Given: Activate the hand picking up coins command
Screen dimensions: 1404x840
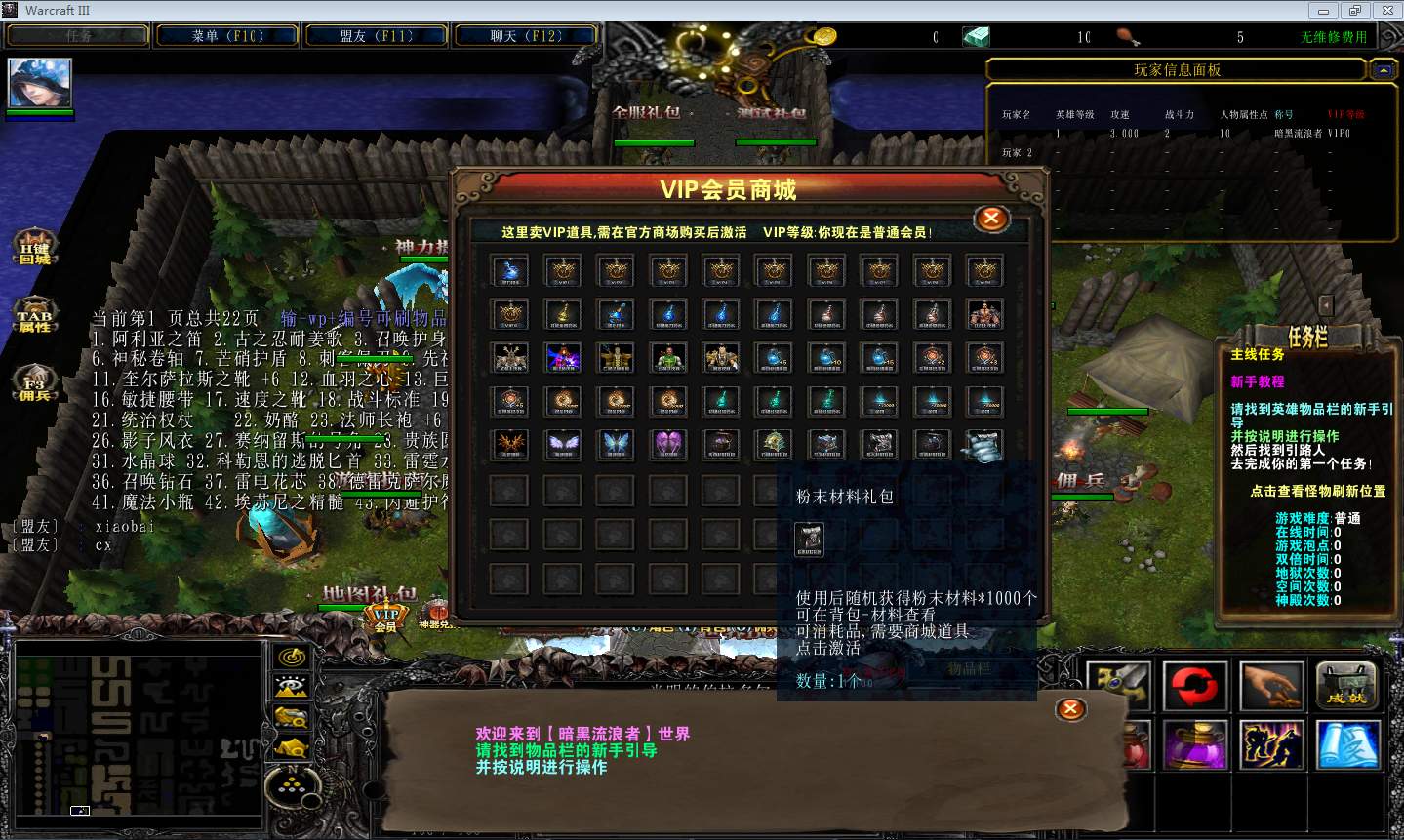Looking at the screenshot, I should tap(1270, 686).
